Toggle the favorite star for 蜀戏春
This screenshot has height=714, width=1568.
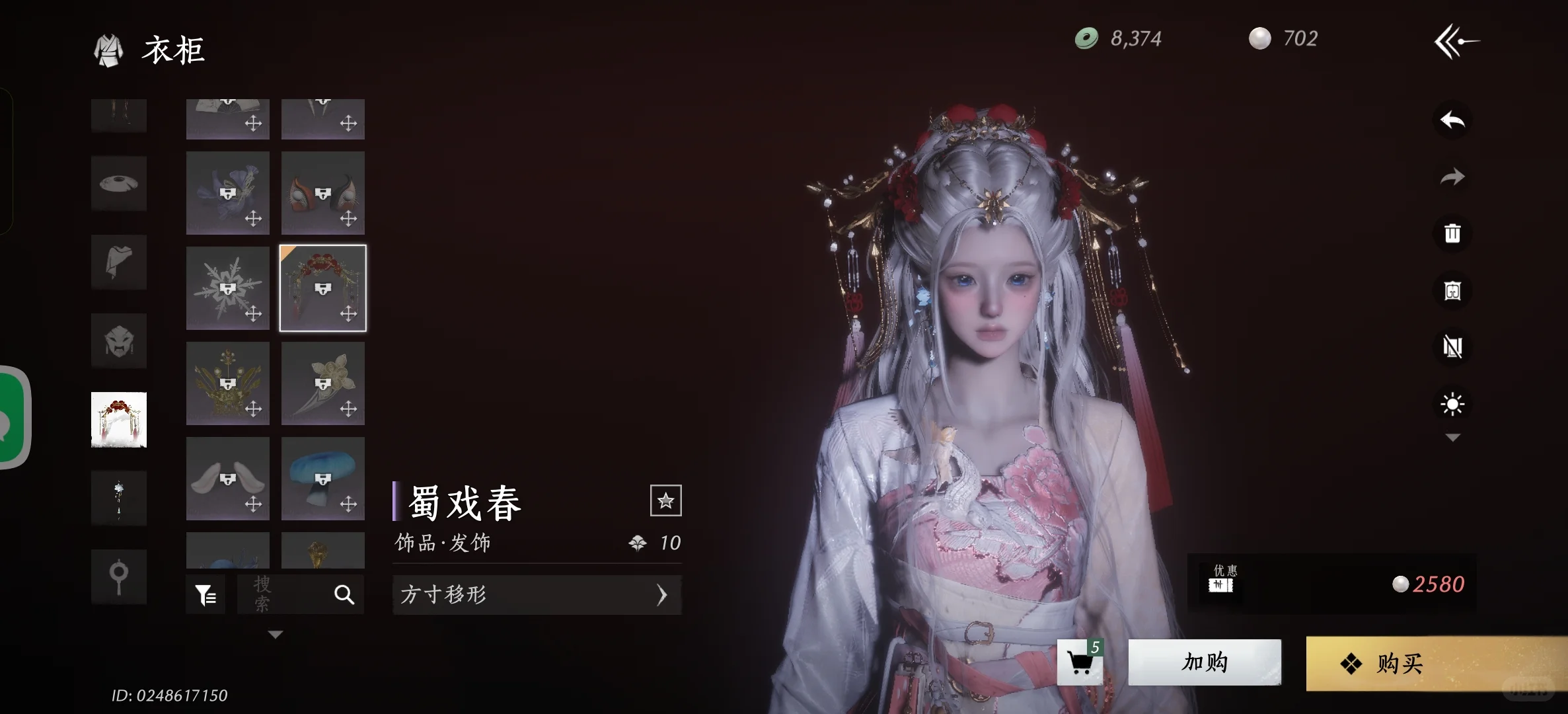666,500
